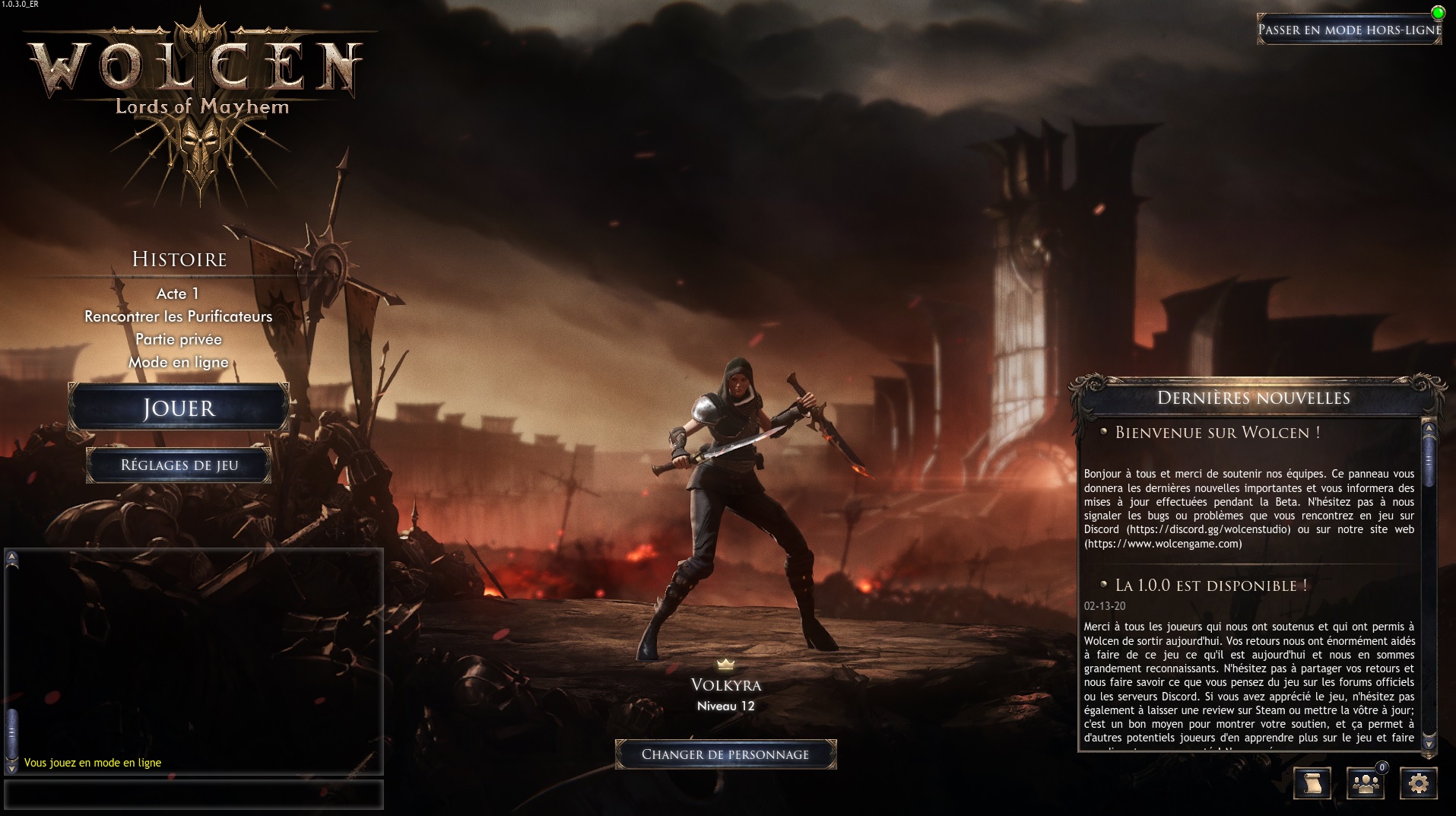Open the friends list icon

pyautogui.click(x=1366, y=783)
